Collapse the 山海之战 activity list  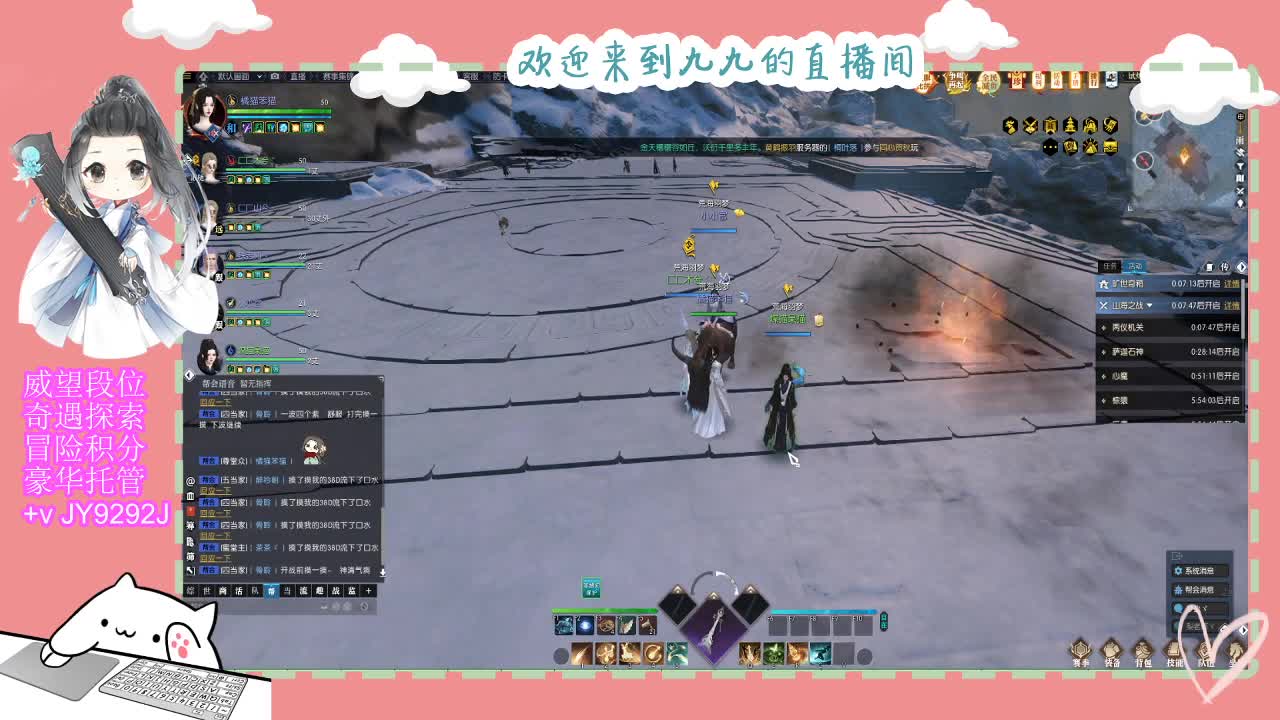[x=1150, y=306]
